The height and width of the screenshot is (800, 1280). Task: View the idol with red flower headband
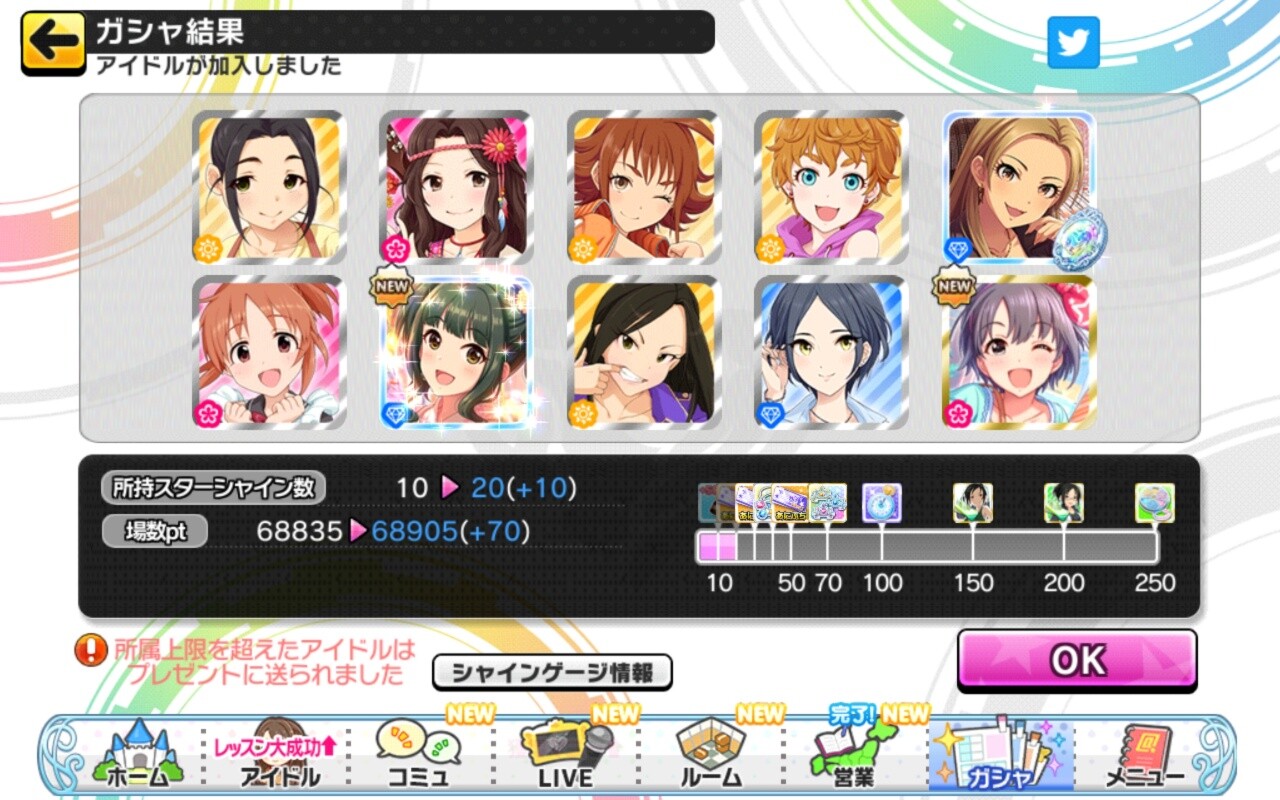pos(456,188)
